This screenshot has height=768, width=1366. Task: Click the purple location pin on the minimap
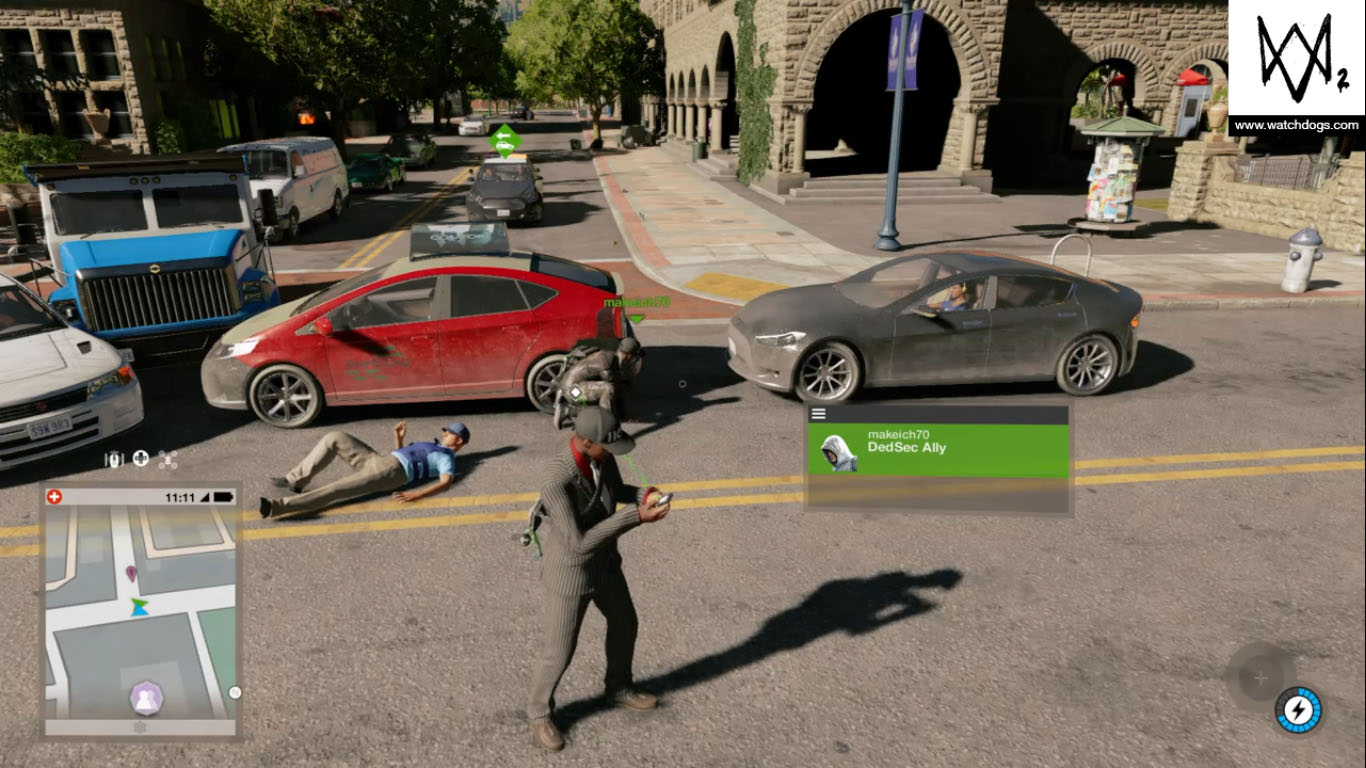(131, 572)
